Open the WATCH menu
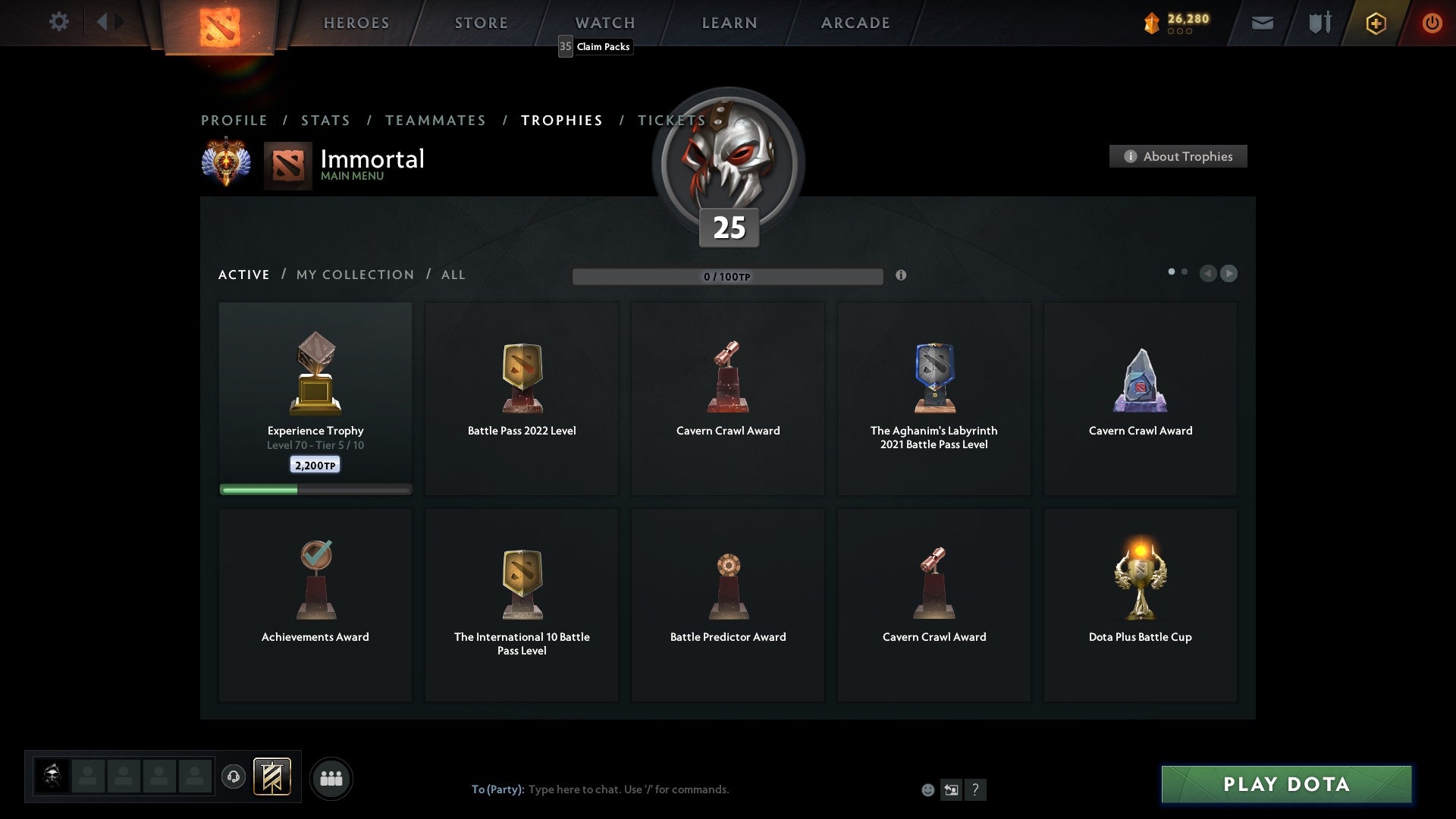Screen dimensions: 1456x819 point(604,23)
